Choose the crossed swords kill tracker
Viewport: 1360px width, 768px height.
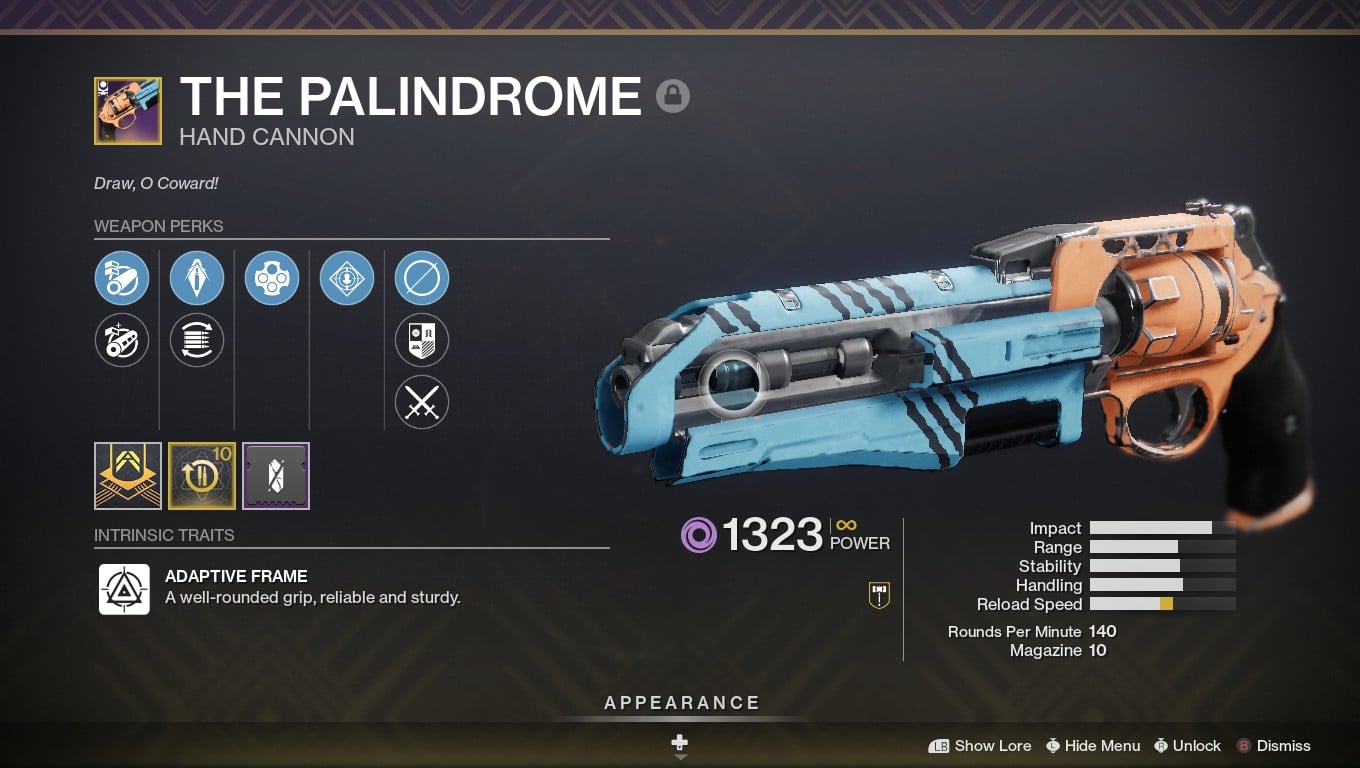(x=422, y=404)
